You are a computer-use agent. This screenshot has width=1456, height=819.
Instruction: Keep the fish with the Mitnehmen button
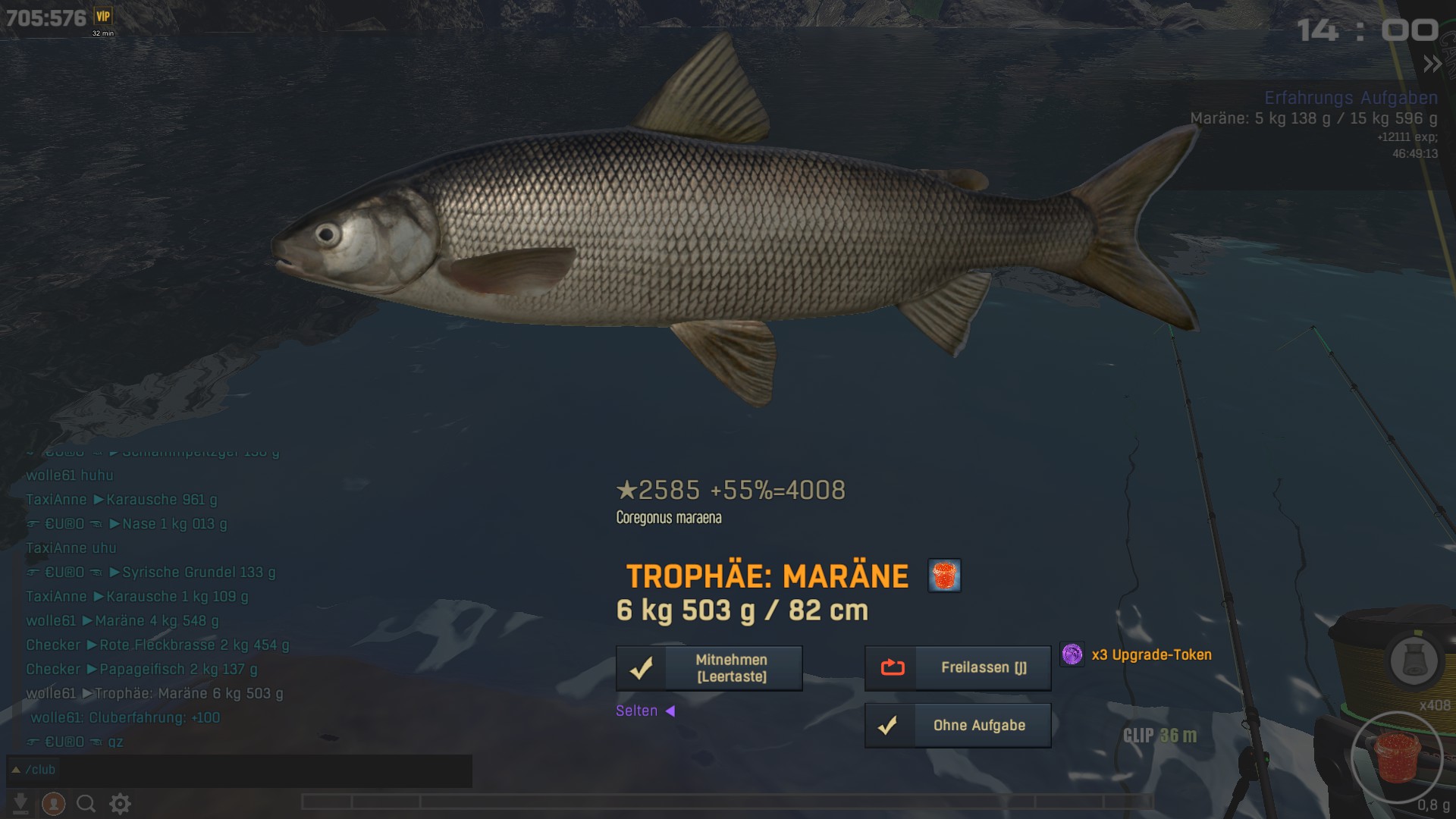[709, 668]
